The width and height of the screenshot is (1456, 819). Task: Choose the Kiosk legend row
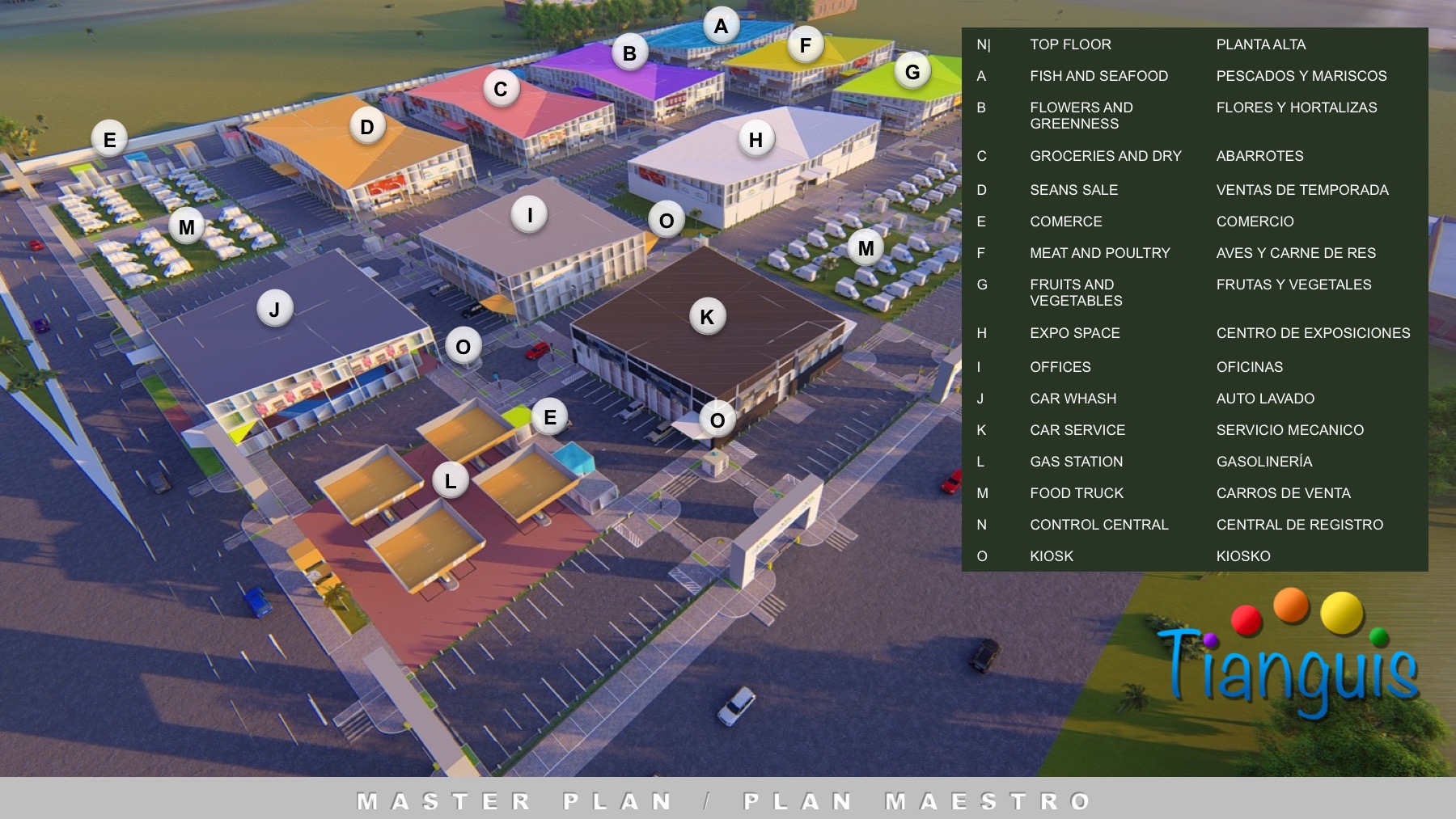[x=1052, y=556]
